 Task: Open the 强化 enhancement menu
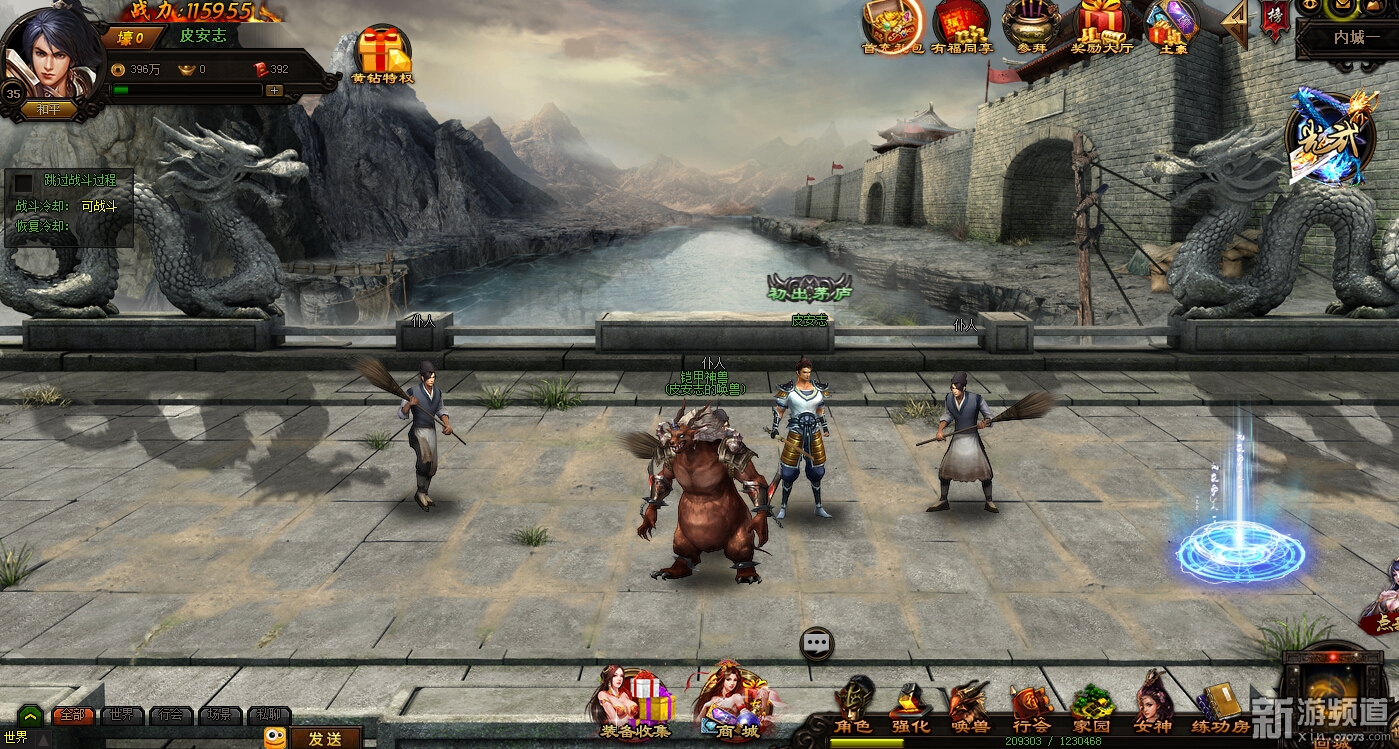point(910,708)
